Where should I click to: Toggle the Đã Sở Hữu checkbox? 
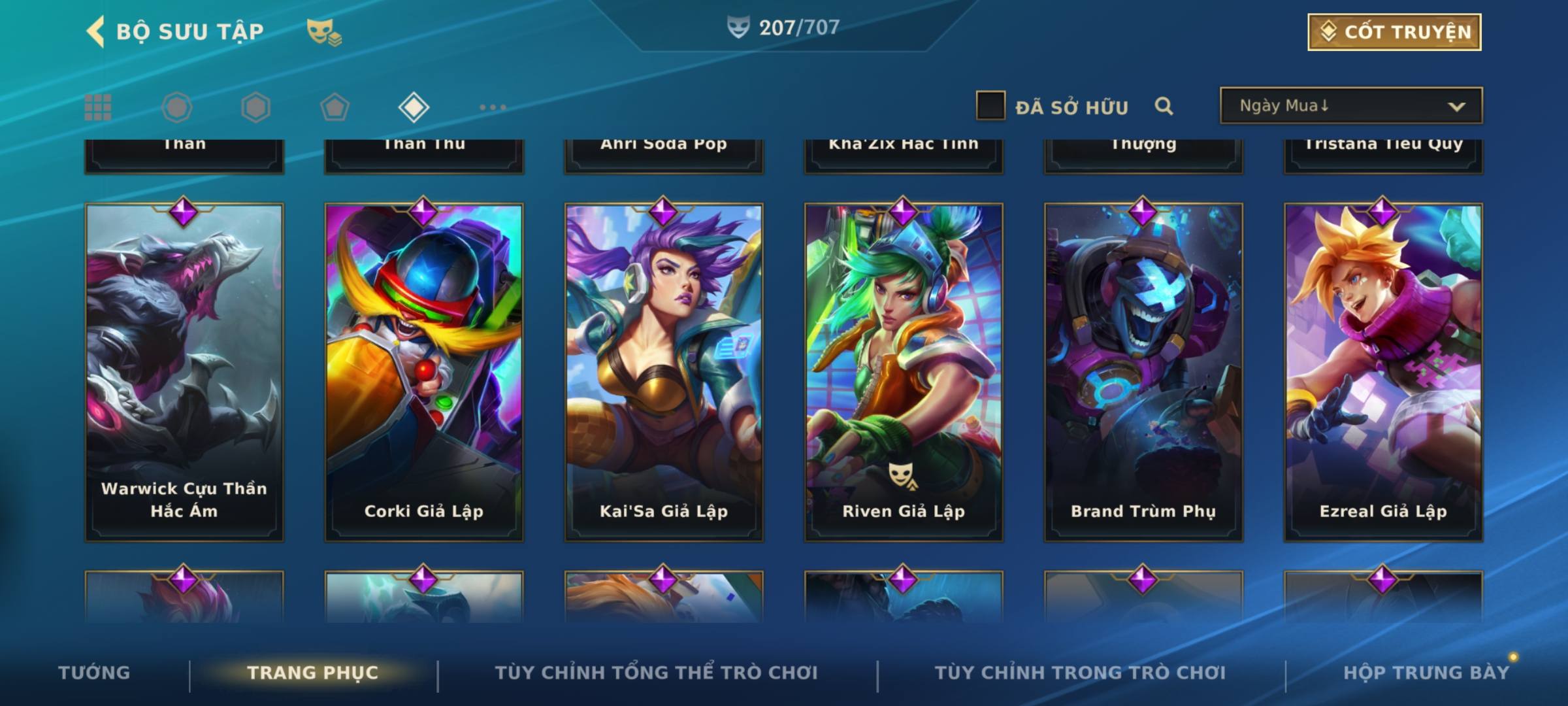point(990,106)
